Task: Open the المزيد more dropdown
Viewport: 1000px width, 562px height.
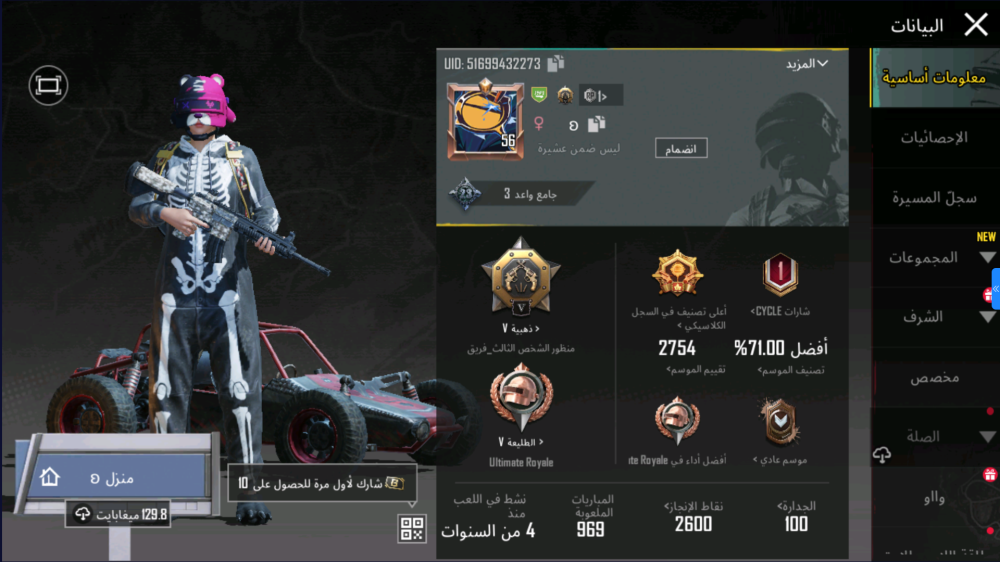Action: [807, 64]
